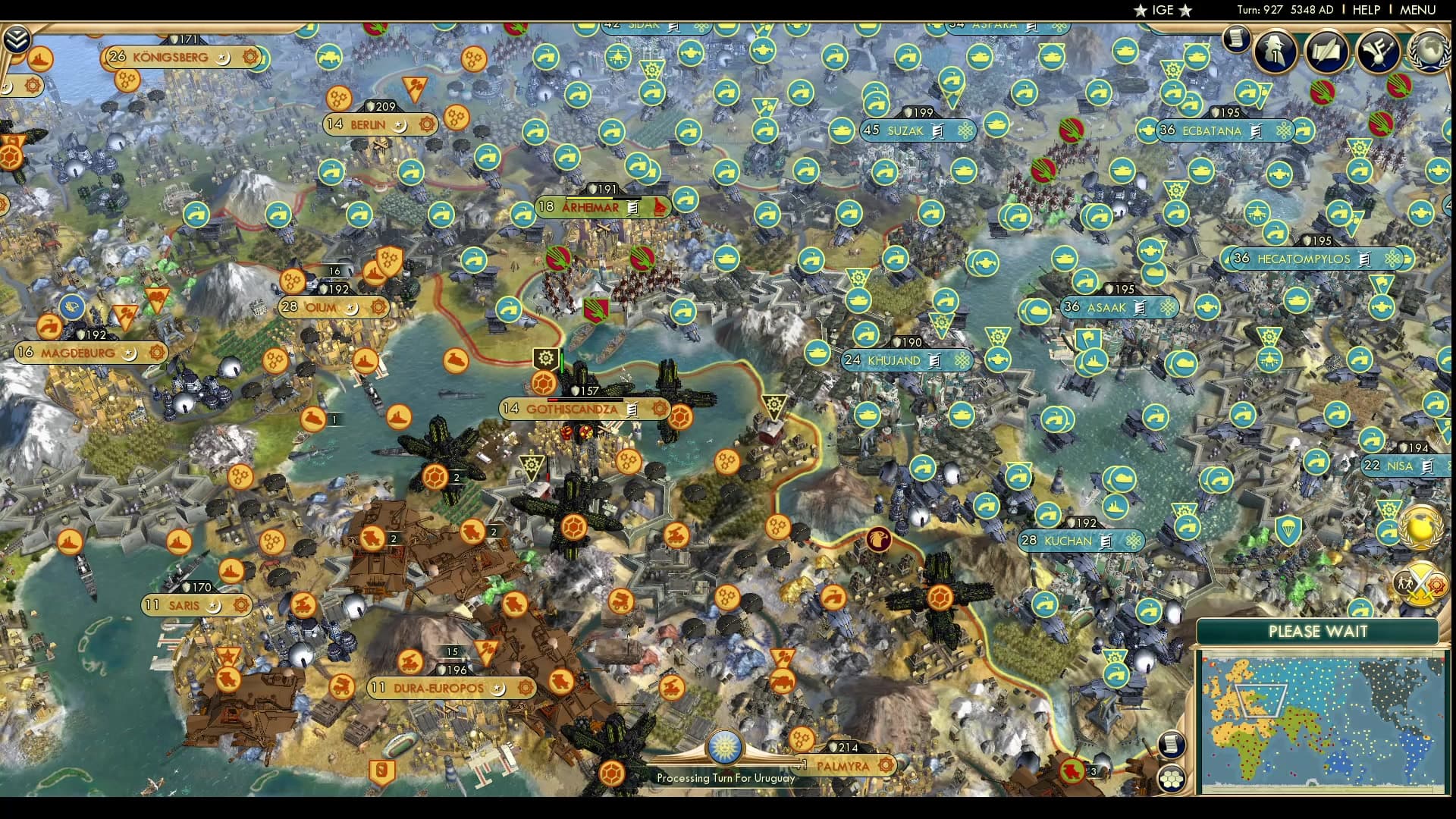The width and height of the screenshot is (1456, 819).
Task: Click the production gear on Berlin's banner
Action: point(426,124)
